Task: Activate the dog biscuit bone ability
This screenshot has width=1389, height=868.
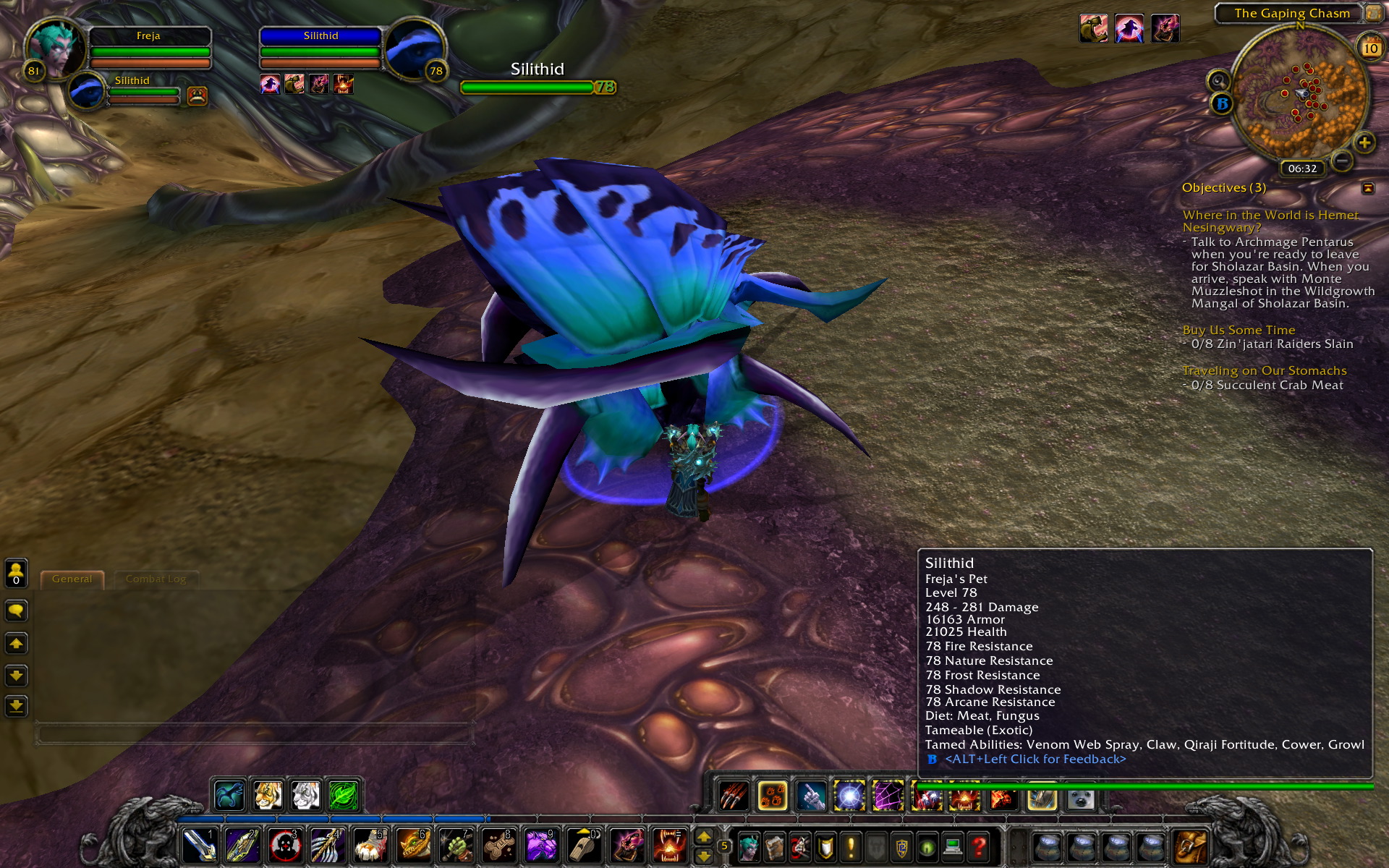Action: pyautogui.click(x=498, y=845)
